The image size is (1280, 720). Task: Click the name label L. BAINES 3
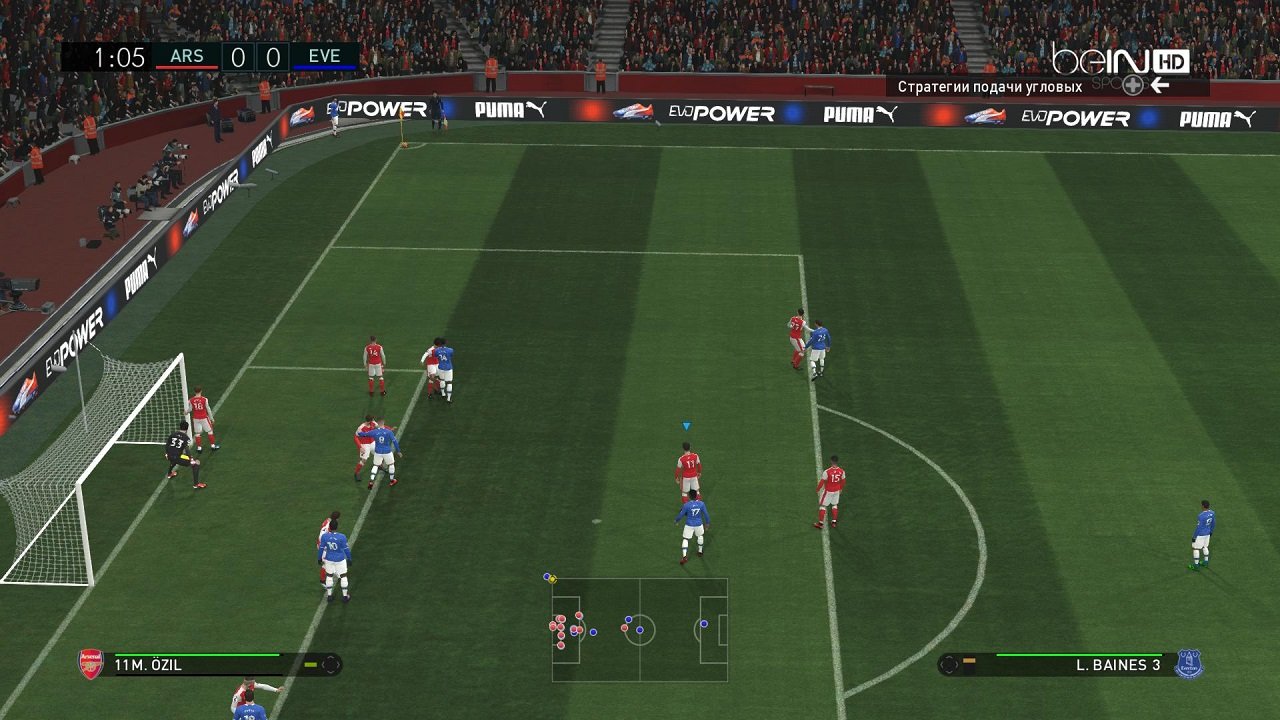1117,664
